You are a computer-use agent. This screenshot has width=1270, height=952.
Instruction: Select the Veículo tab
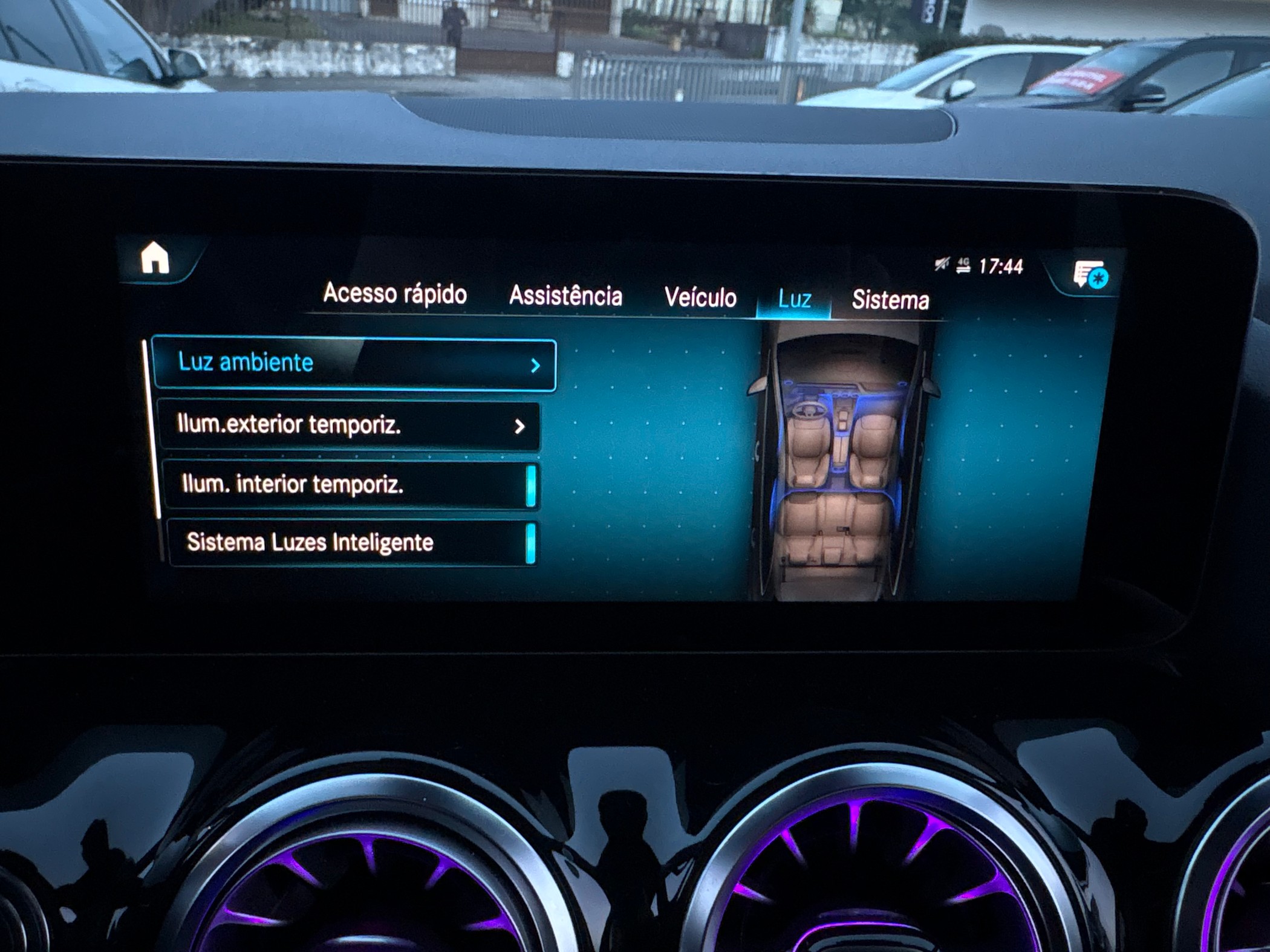700,298
